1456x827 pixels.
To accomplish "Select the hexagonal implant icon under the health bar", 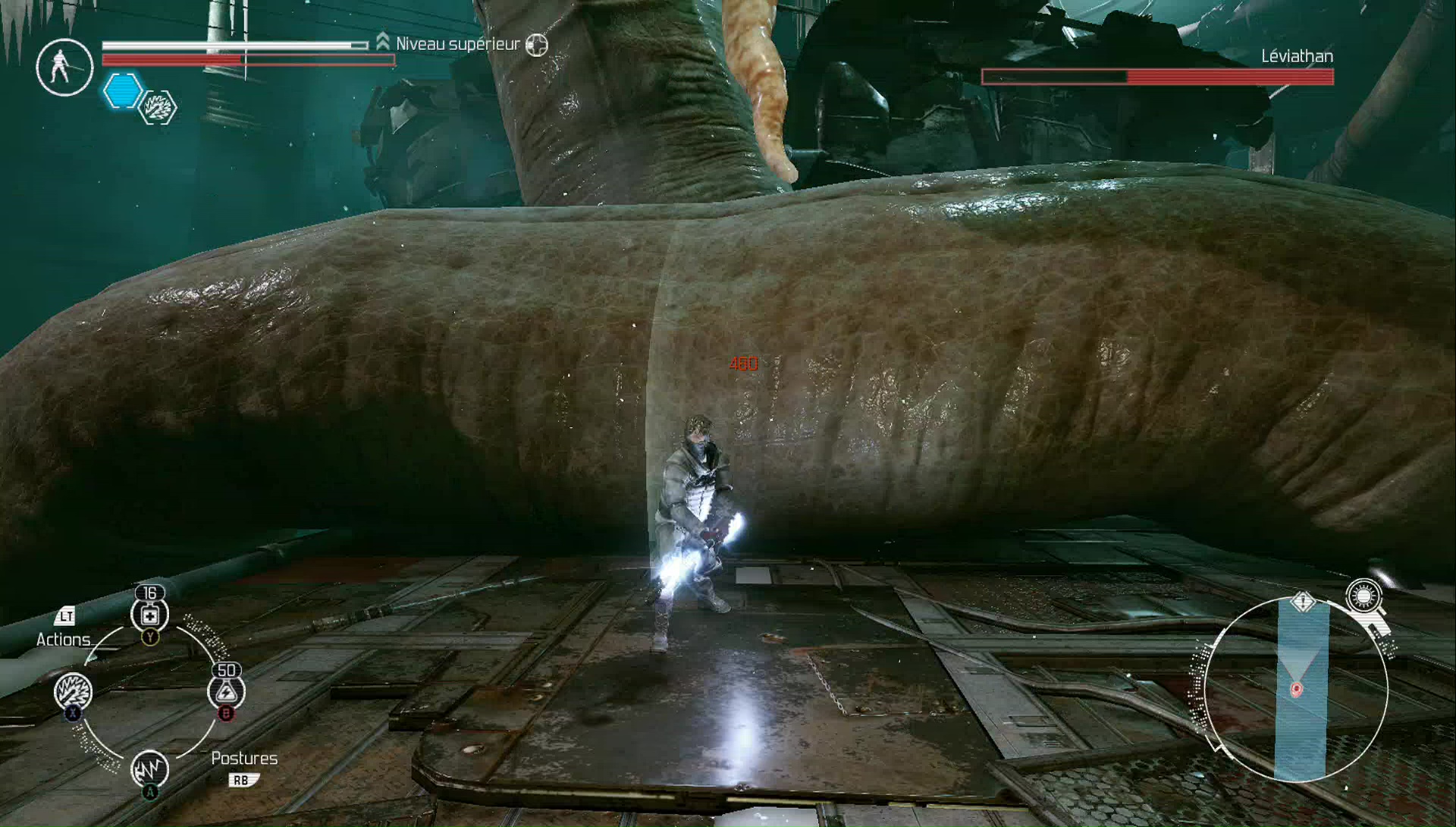I will 157,108.
